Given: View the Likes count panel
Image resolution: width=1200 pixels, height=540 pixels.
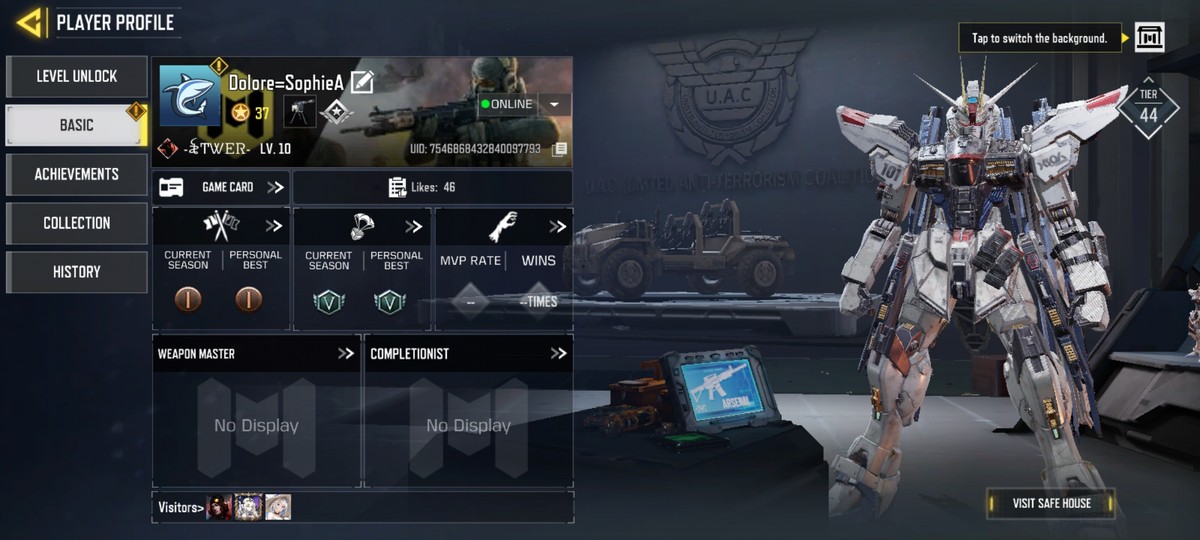Looking at the screenshot, I should coord(432,187).
